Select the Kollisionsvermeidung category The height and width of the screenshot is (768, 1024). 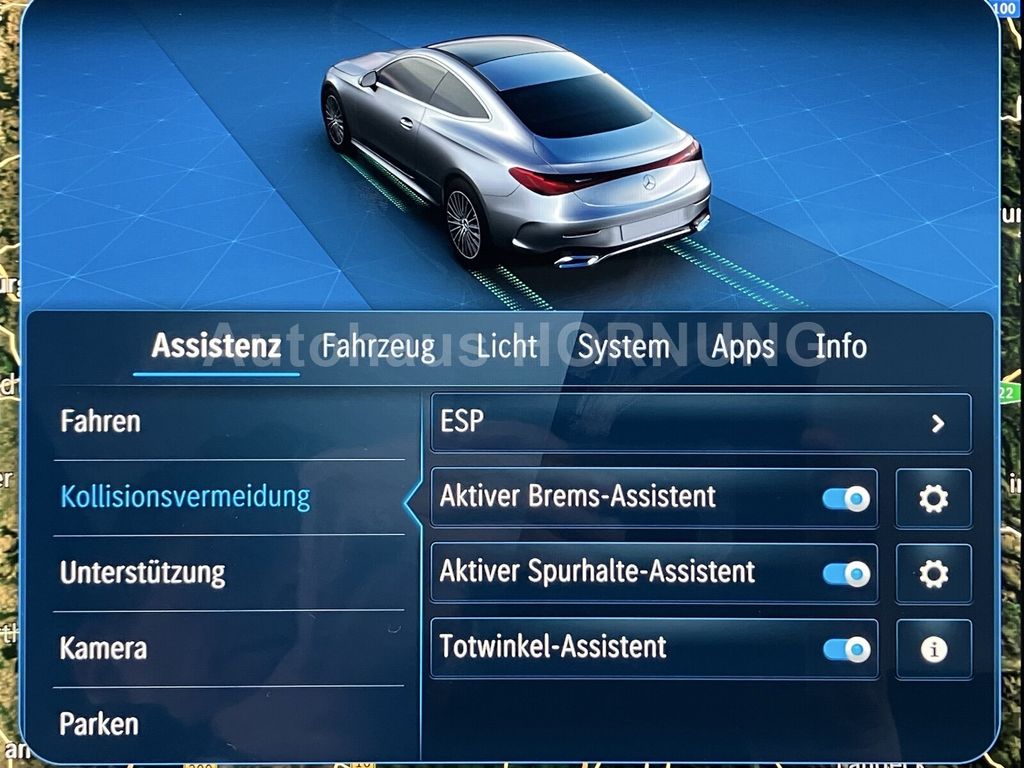185,497
